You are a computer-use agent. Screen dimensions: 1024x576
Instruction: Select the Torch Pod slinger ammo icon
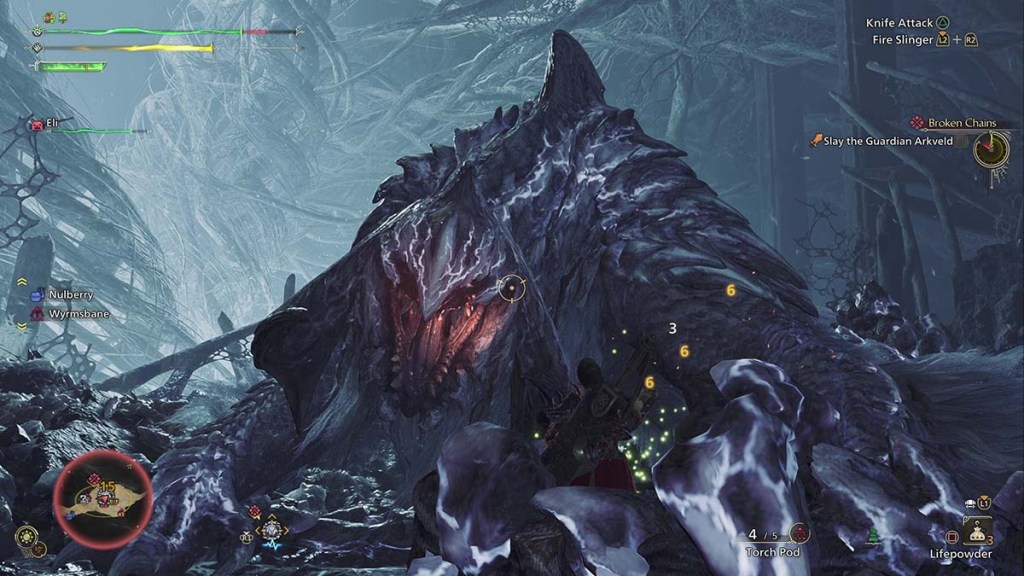pos(798,533)
